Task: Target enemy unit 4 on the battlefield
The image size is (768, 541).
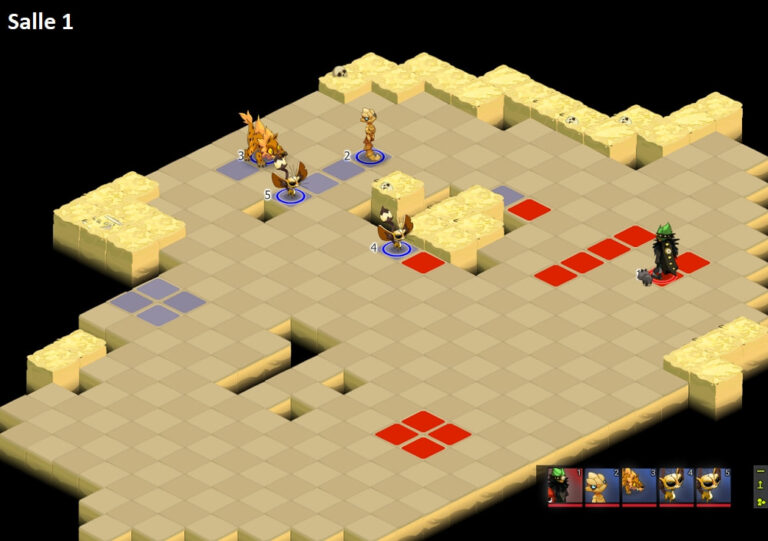Action: click(x=395, y=230)
